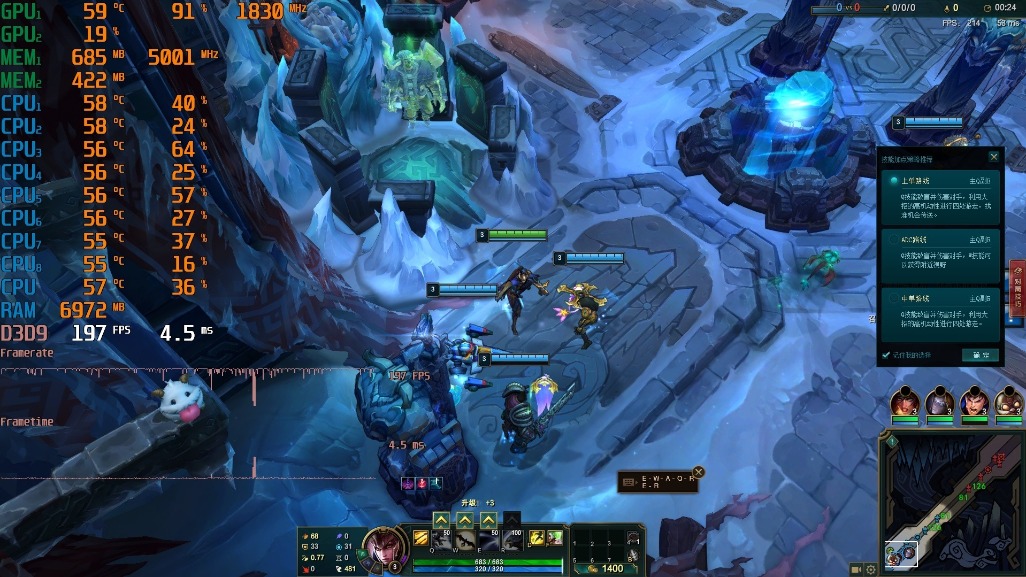Level up the E ability
Viewport: 1026px width, 577px height.
click(x=488, y=520)
